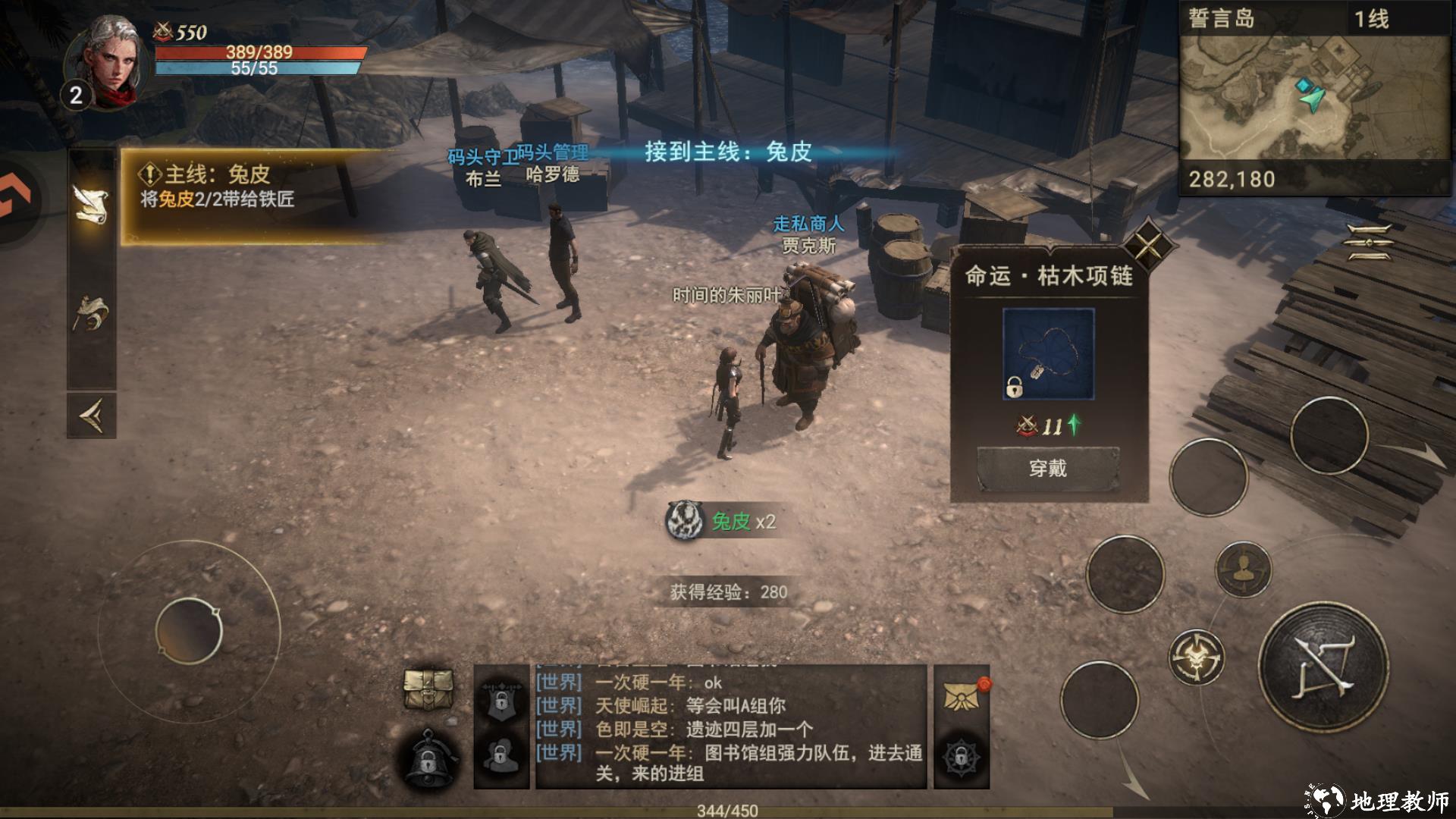Tap the locked bell icon
This screenshot has width=1456, height=819.
pyautogui.click(x=428, y=758)
